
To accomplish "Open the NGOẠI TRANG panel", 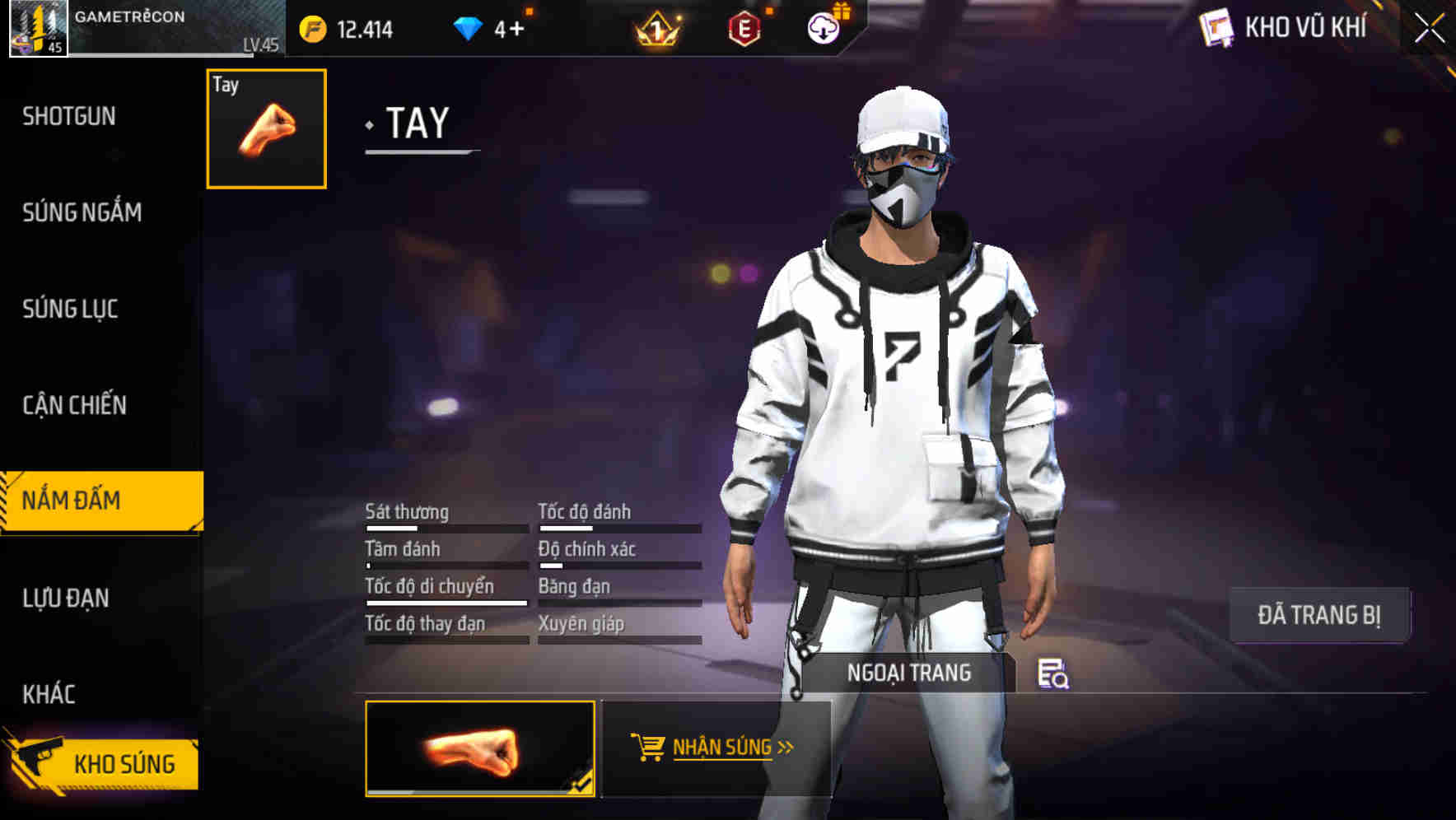I will 910,672.
